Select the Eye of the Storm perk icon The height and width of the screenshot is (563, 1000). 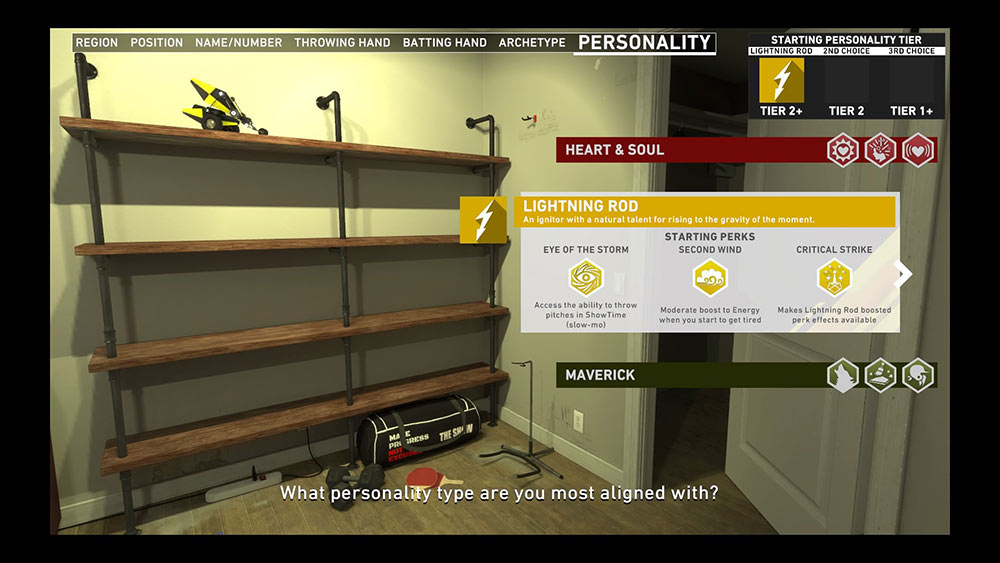coord(586,277)
